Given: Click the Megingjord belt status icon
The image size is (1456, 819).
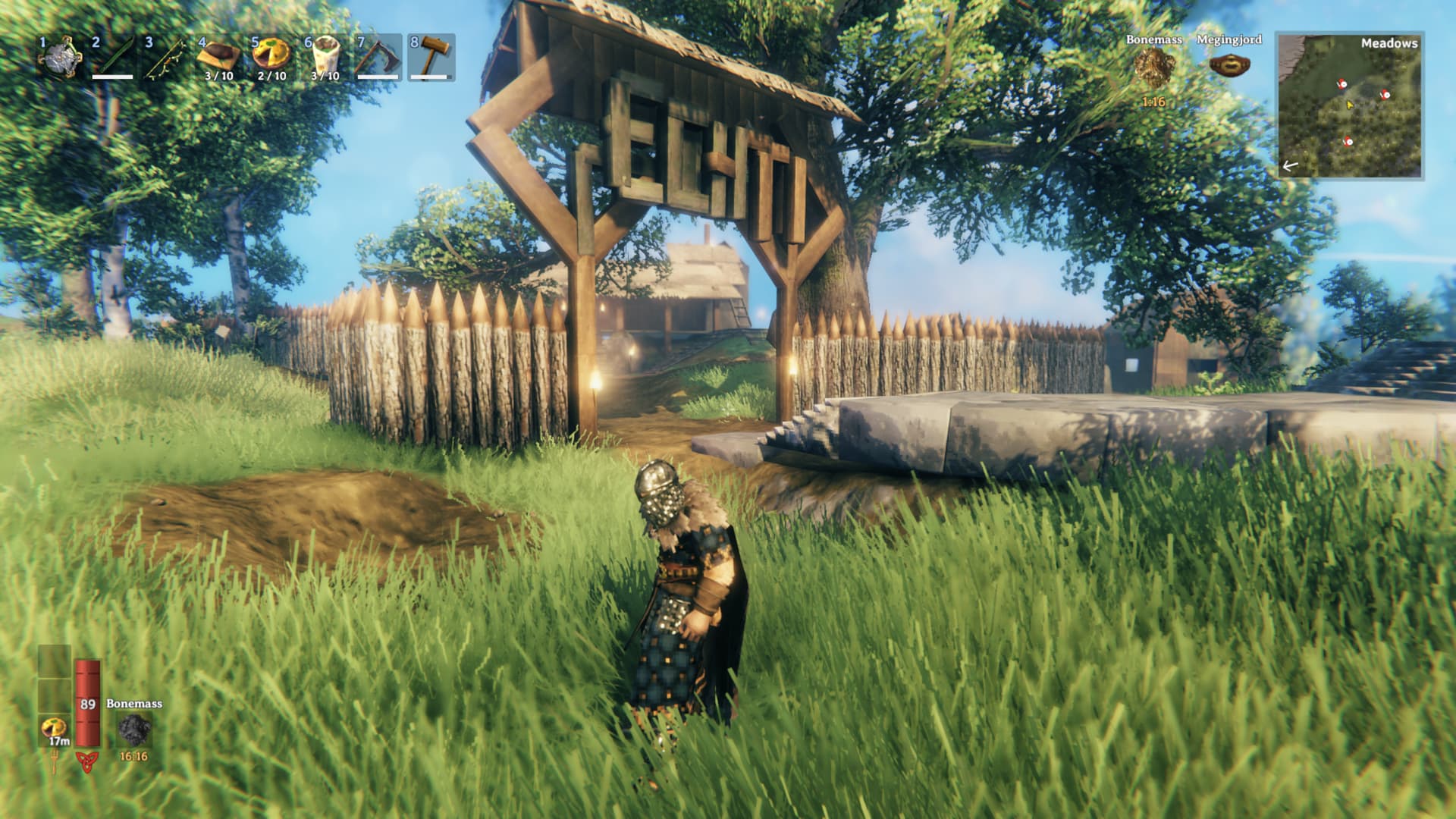Looking at the screenshot, I should (1228, 65).
